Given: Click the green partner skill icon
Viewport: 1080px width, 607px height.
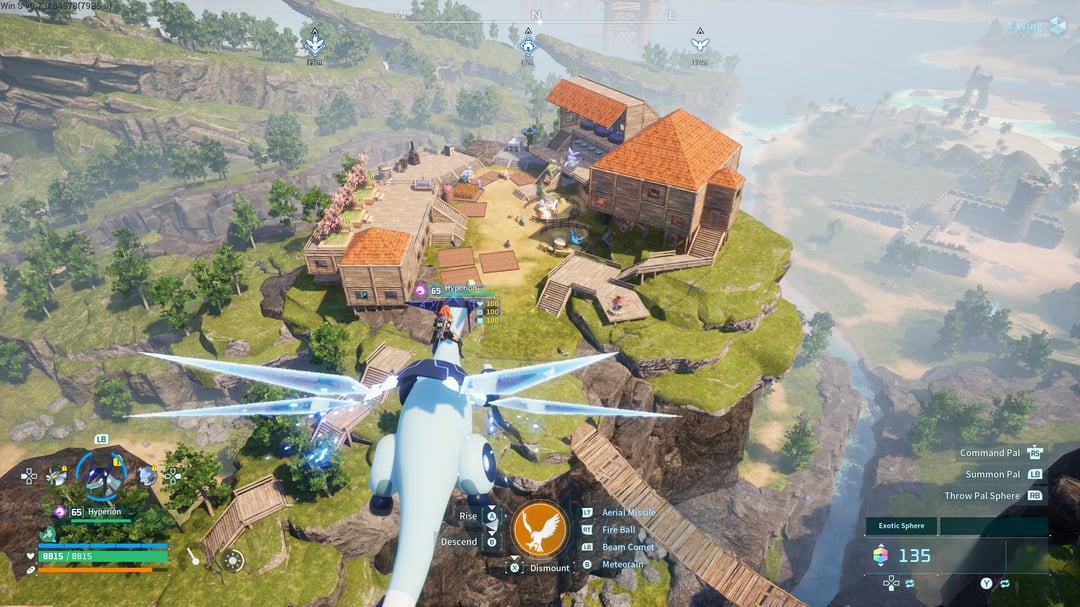Looking at the screenshot, I should coord(47,534).
